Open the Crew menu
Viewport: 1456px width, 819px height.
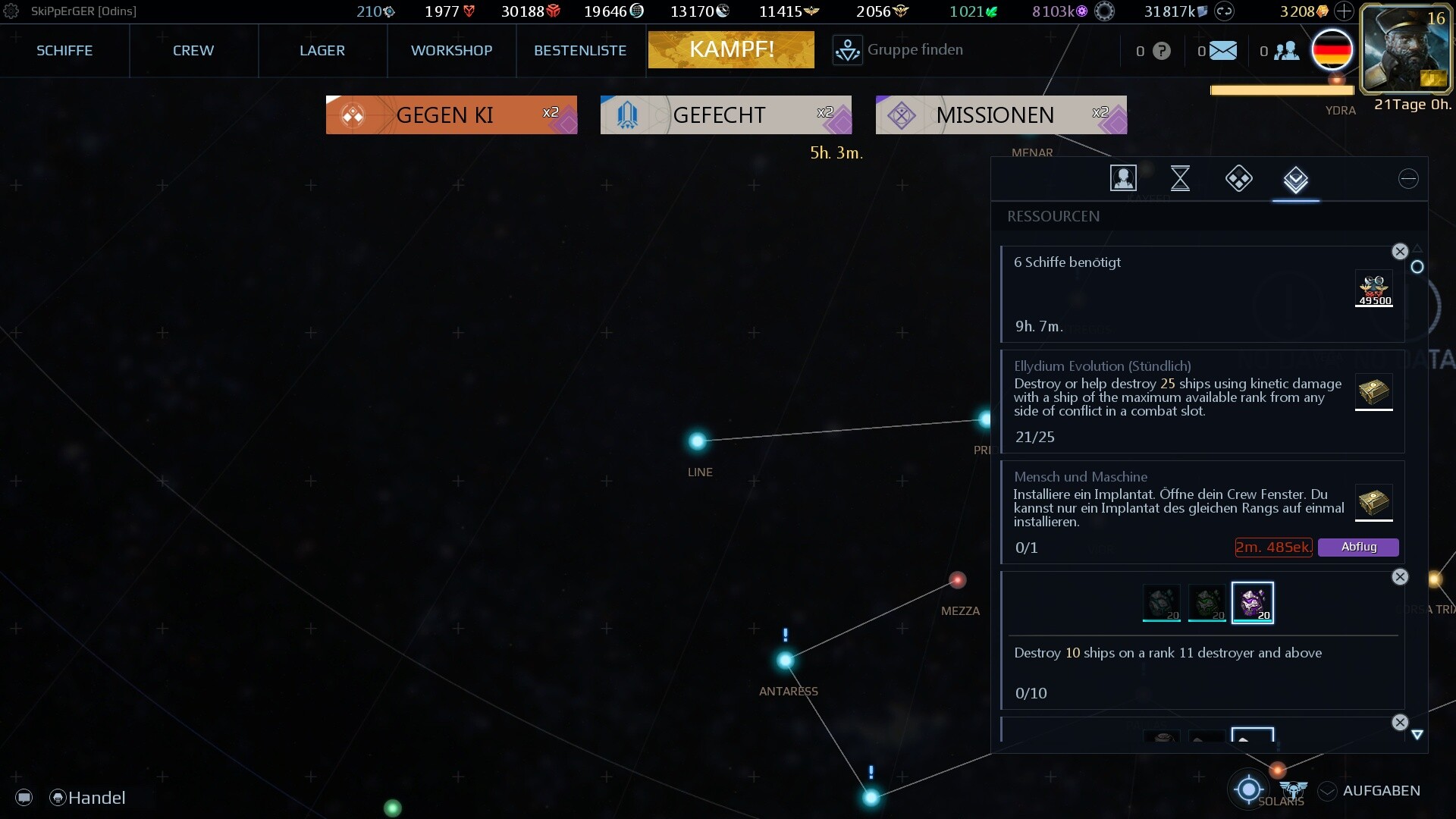pyautogui.click(x=193, y=51)
